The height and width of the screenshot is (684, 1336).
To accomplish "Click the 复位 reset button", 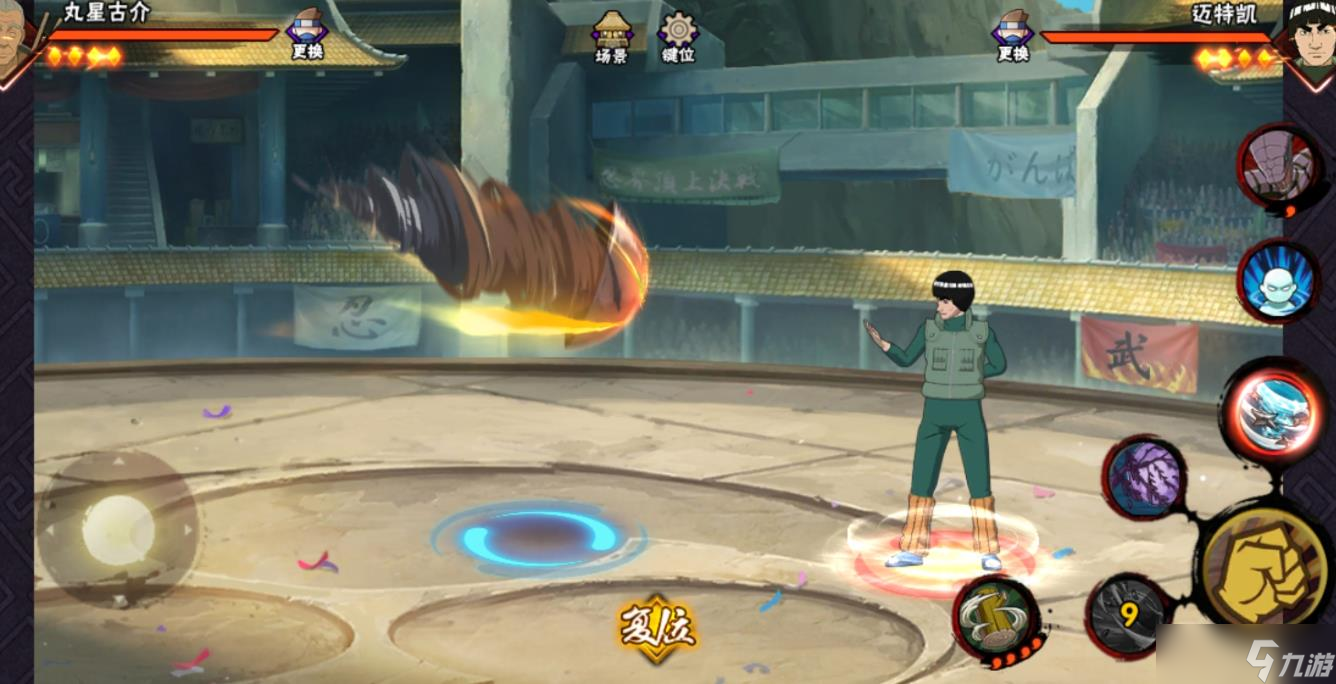I will coord(656,629).
